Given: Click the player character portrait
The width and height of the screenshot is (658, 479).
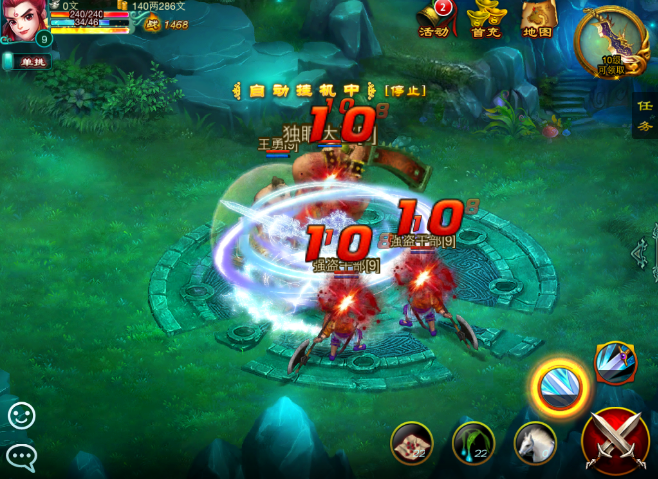Looking at the screenshot, I should click(22, 20).
